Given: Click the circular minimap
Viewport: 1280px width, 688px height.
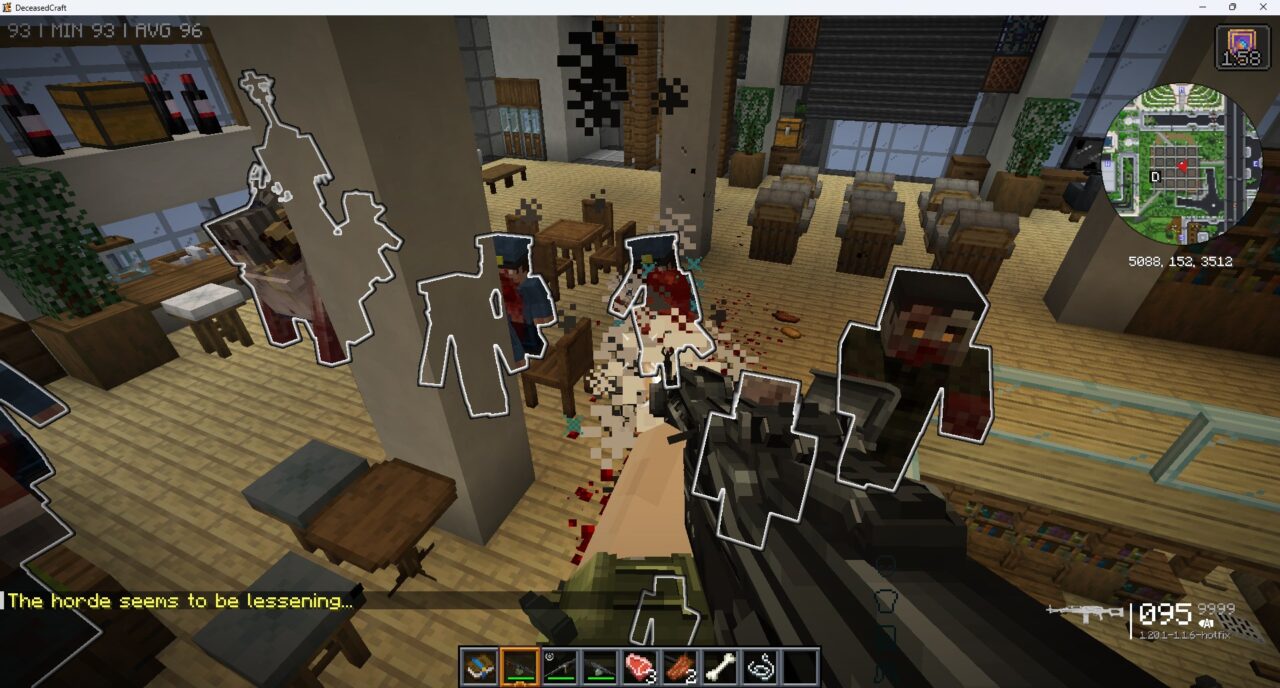Looking at the screenshot, I should click(1181, 164).
